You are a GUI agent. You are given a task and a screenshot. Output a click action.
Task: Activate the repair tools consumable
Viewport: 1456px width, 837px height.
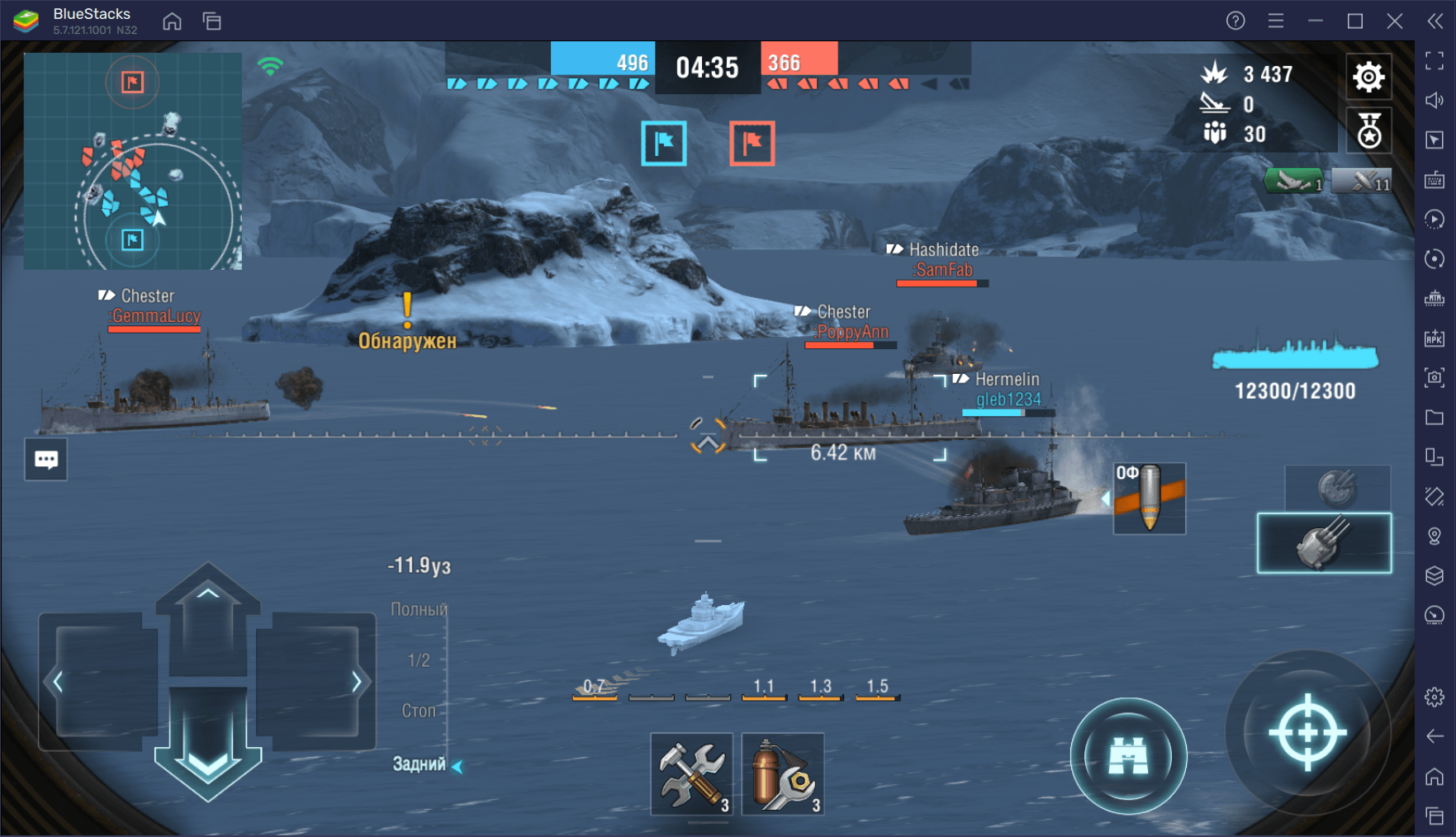click(x=691, y=774)
